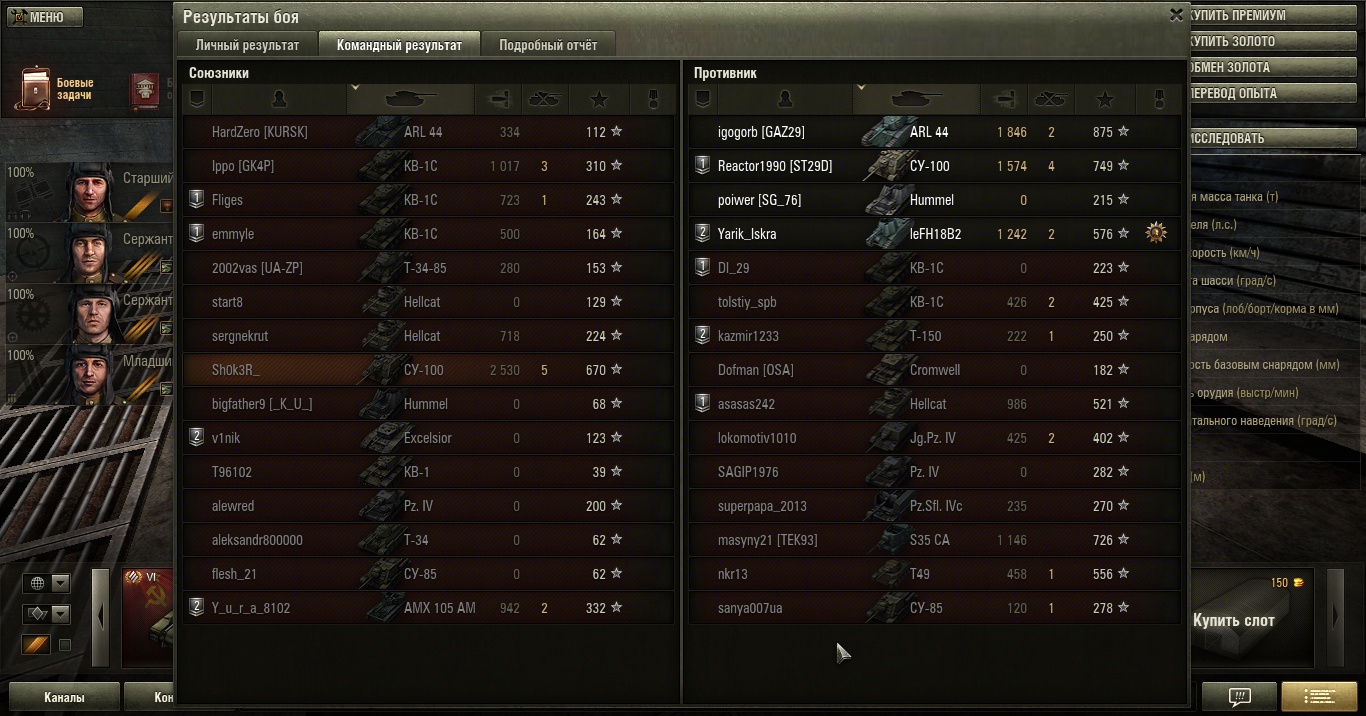The height and width of the screenshot is (716, 1366).
Task: Sort allies by experience star column
Action: point(599,99)
